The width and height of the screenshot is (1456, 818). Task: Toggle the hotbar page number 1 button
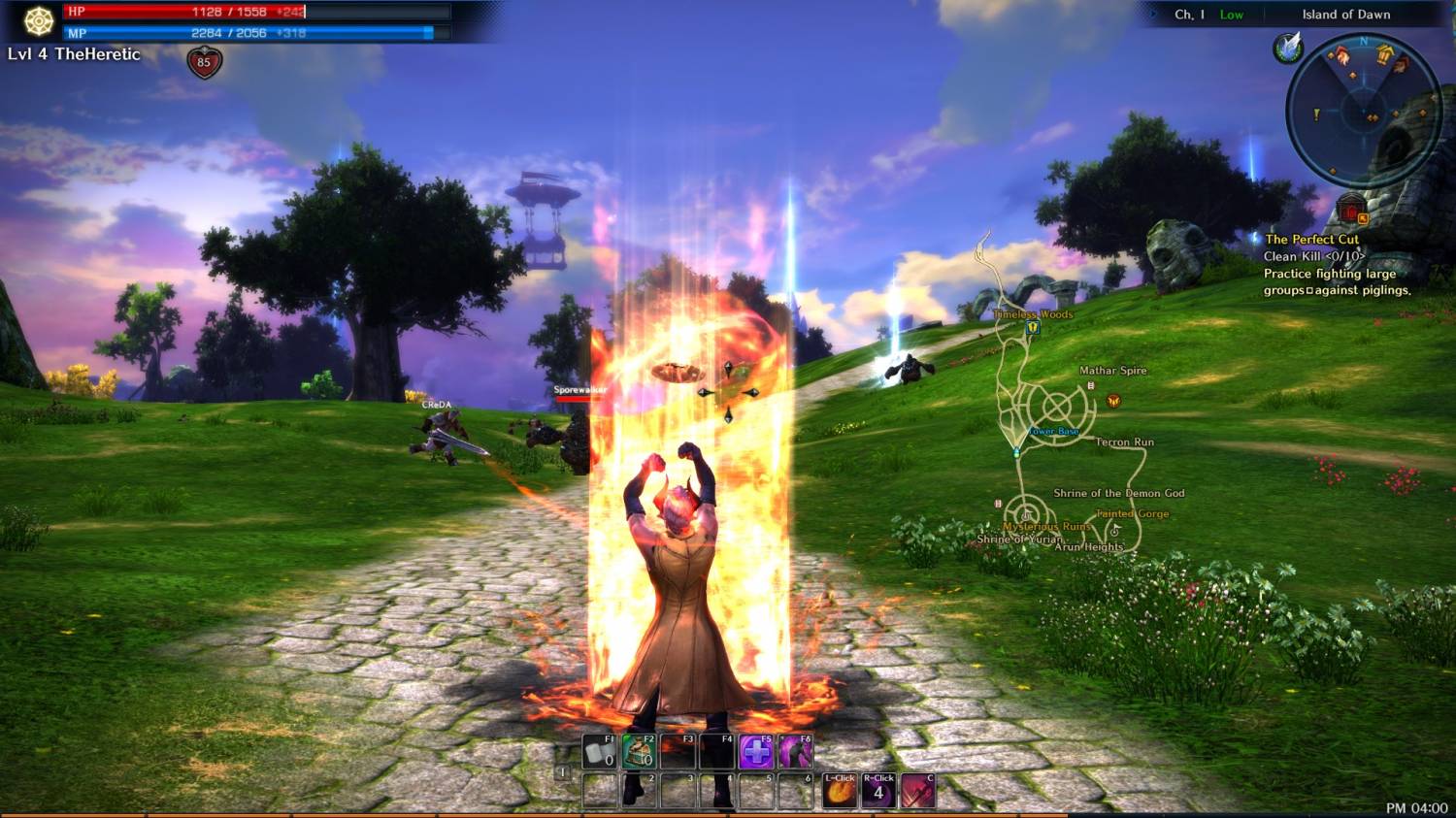(562, 772)
